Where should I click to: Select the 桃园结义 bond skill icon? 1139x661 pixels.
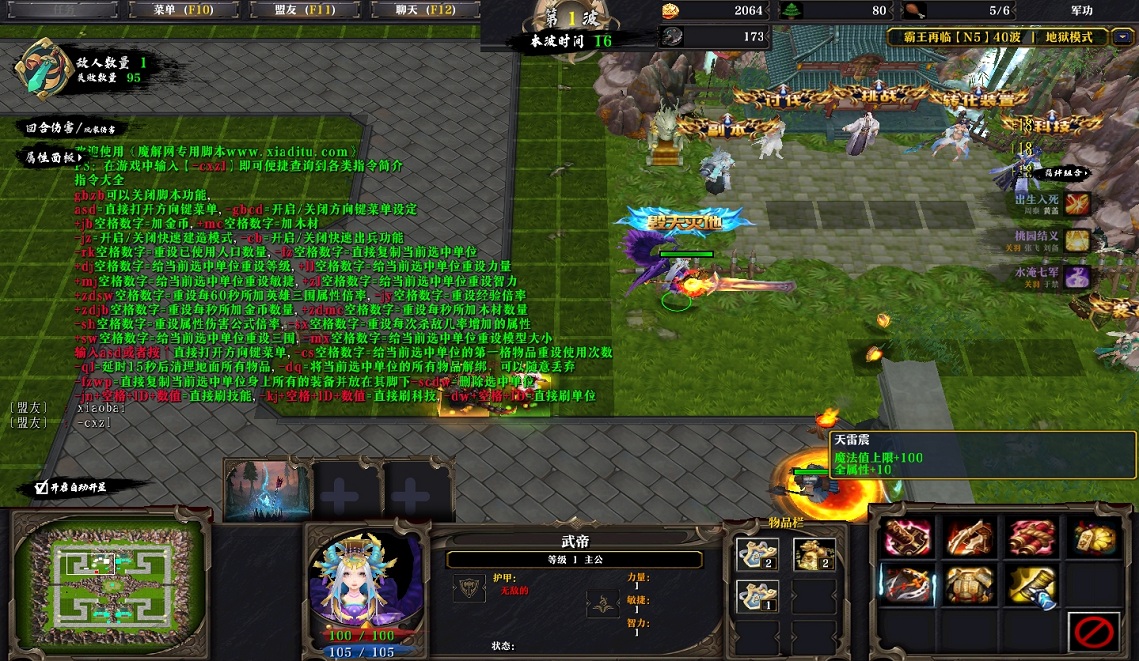(1077, 240)
